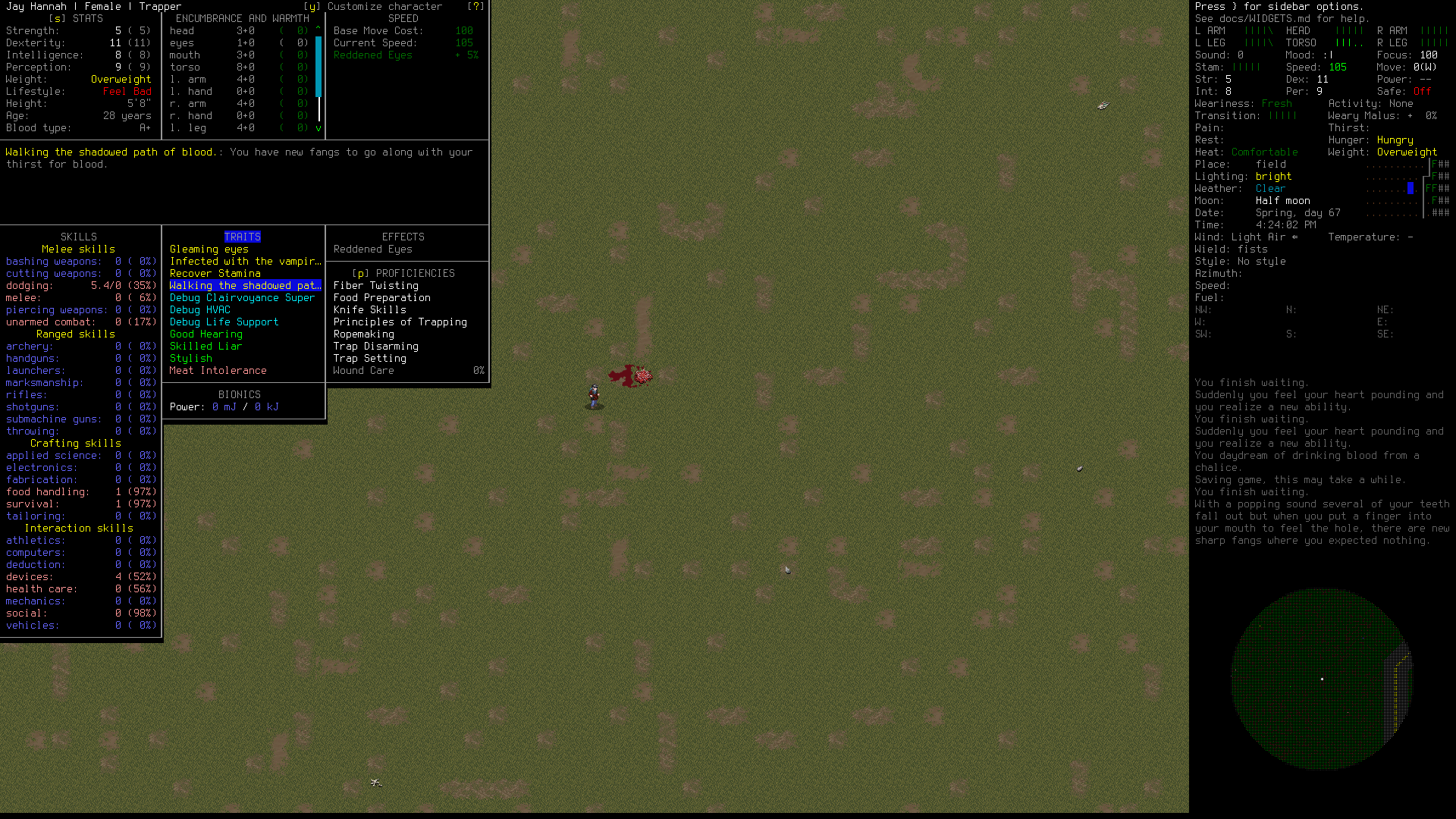Toggle the 'Reddened Eyes' effect entry
Image resolution: width=1456 pixels, height=819 pixels.
(372, 249)
